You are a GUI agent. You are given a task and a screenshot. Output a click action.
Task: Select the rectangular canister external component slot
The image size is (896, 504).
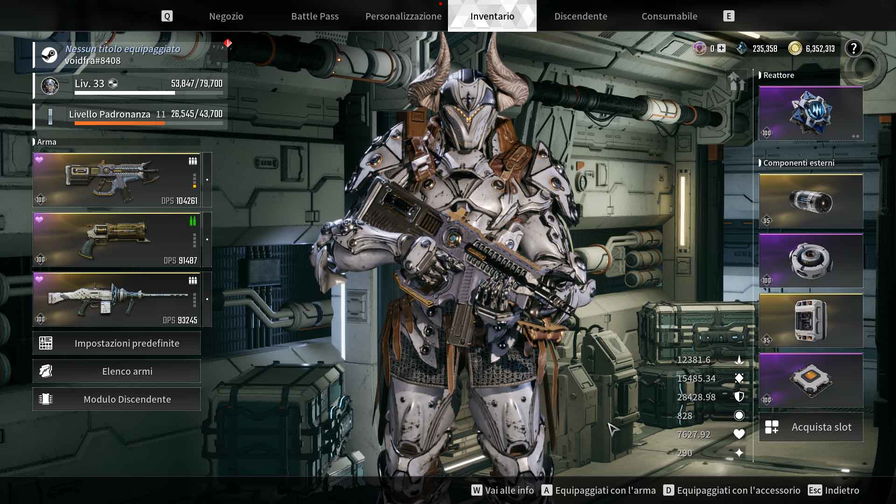tap(810, 320)
